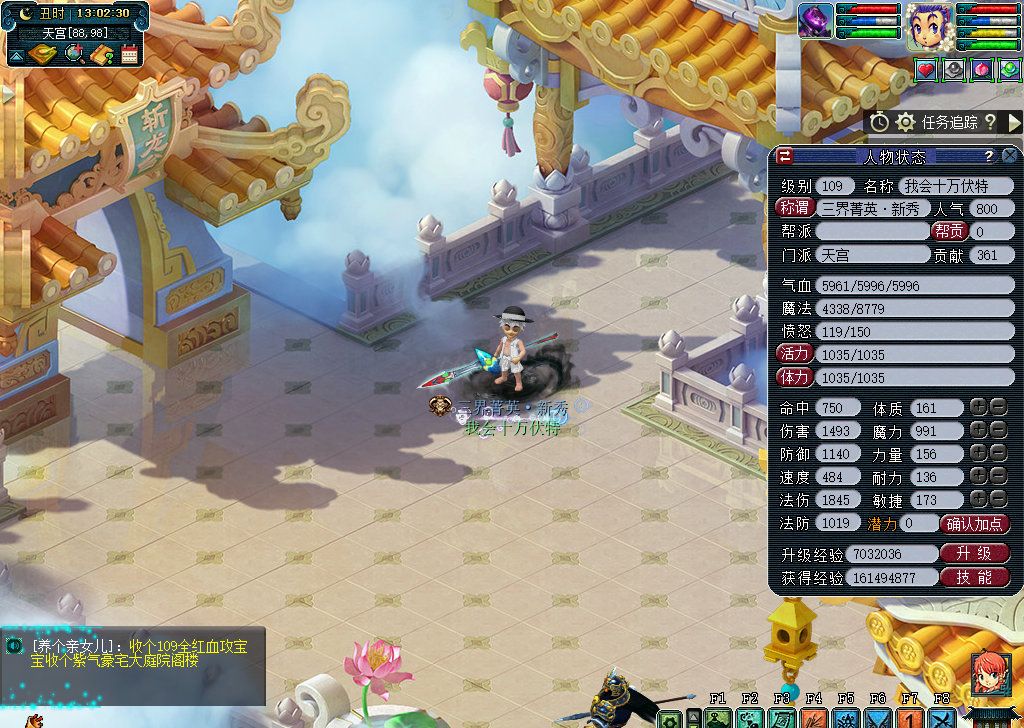Click the 升级 level up button

coord(975,553)
